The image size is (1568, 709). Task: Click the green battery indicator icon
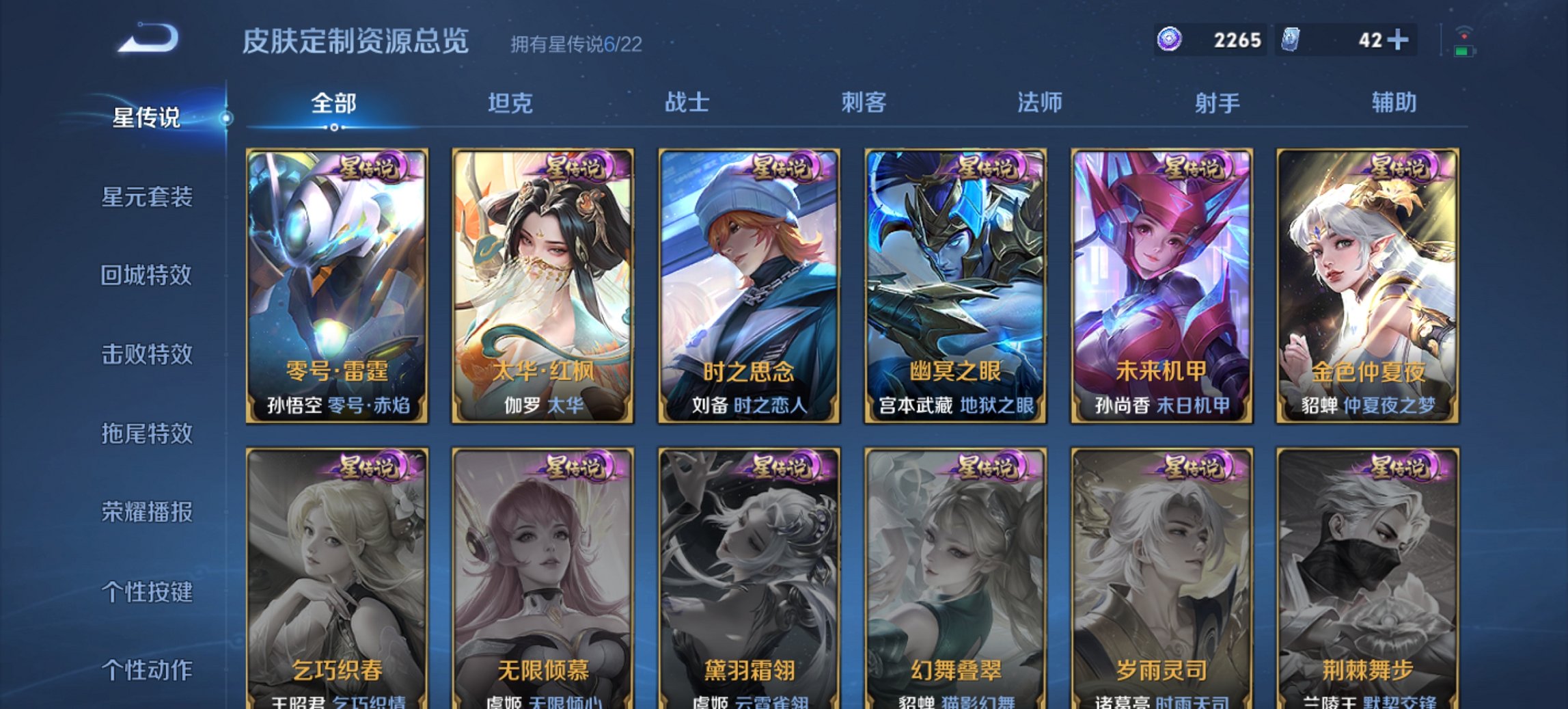(1466, 51)
